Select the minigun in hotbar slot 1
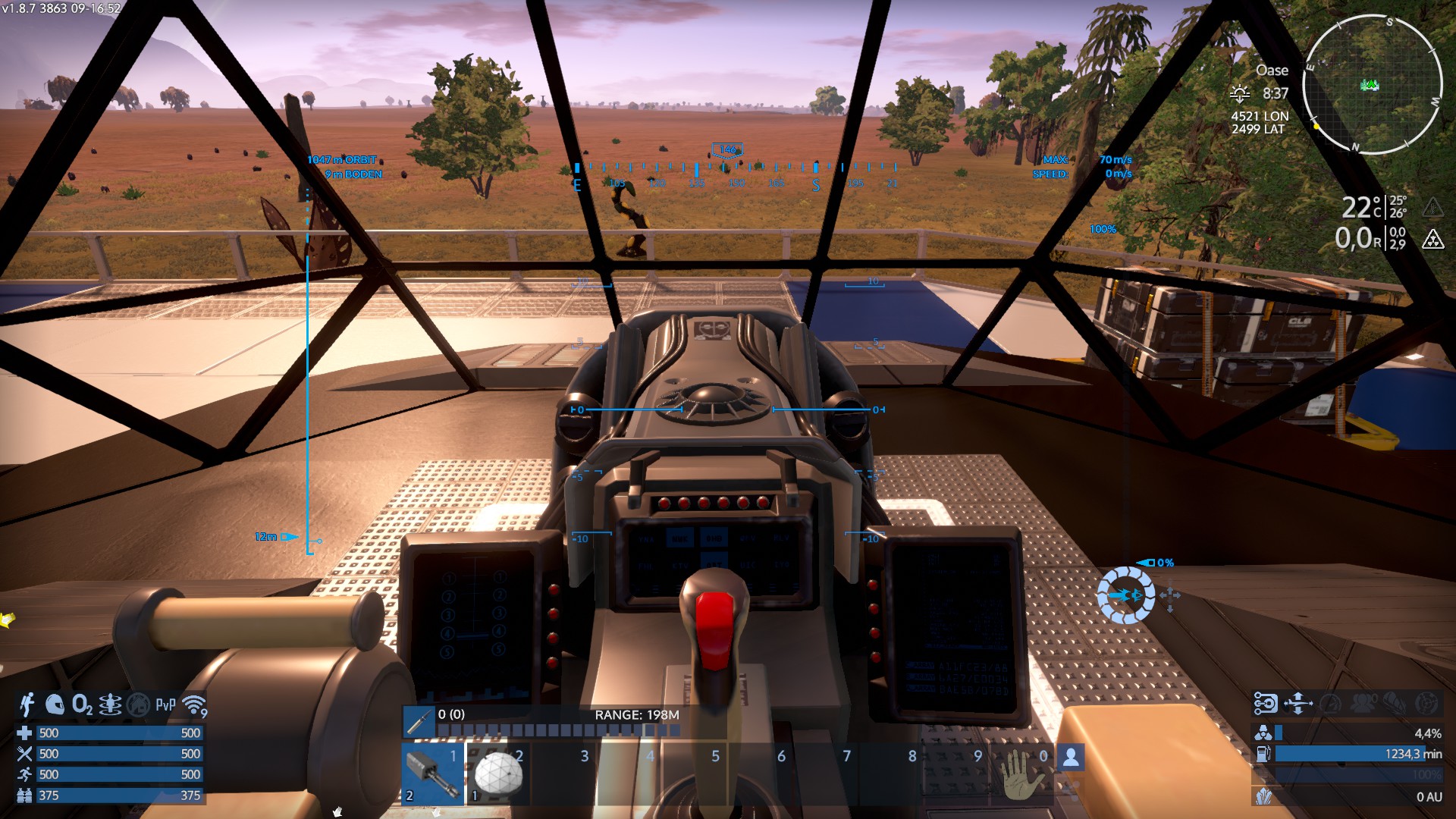 [434, 775]
